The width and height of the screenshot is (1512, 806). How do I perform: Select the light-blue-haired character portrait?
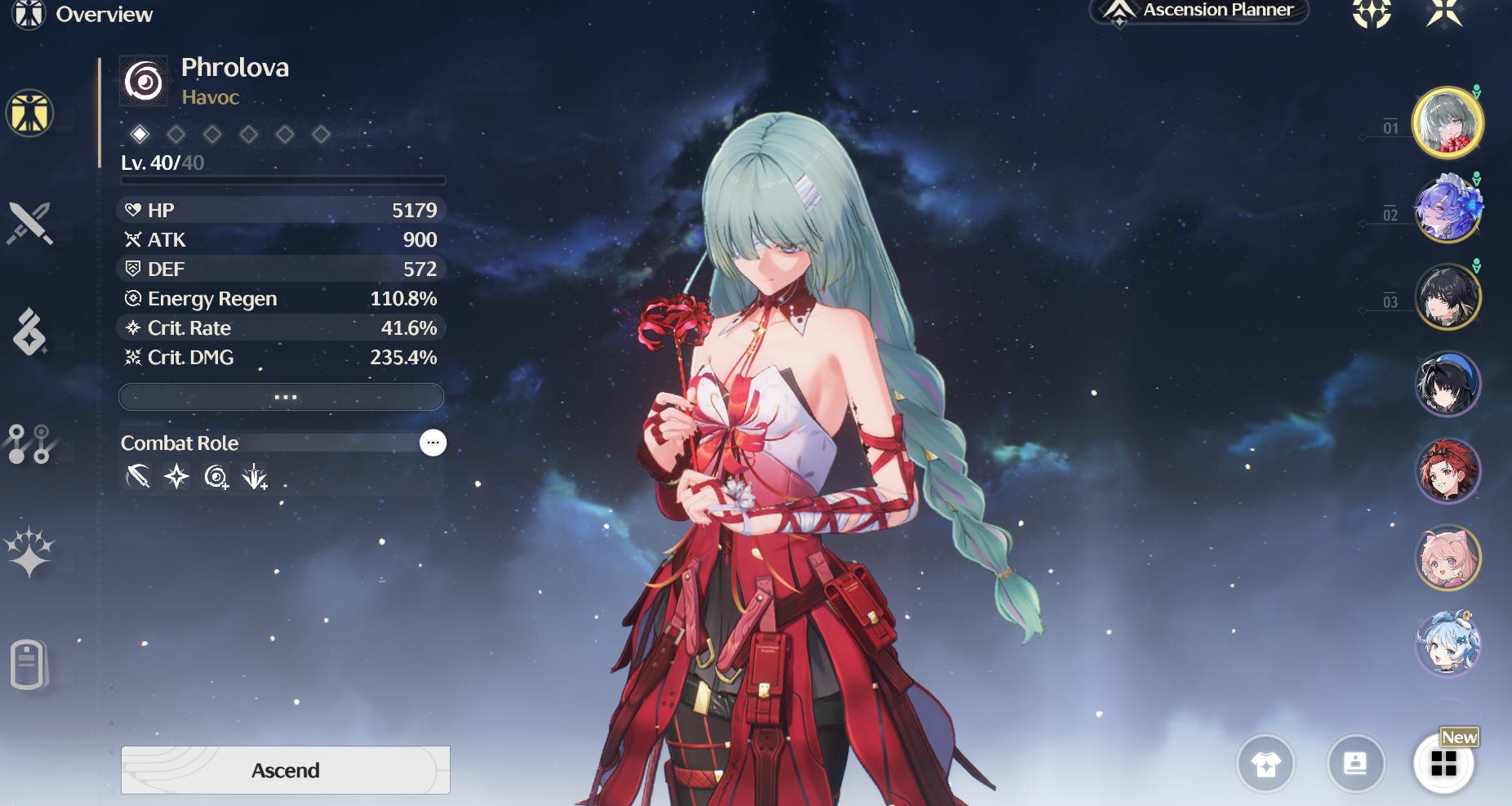(1448, 644)
